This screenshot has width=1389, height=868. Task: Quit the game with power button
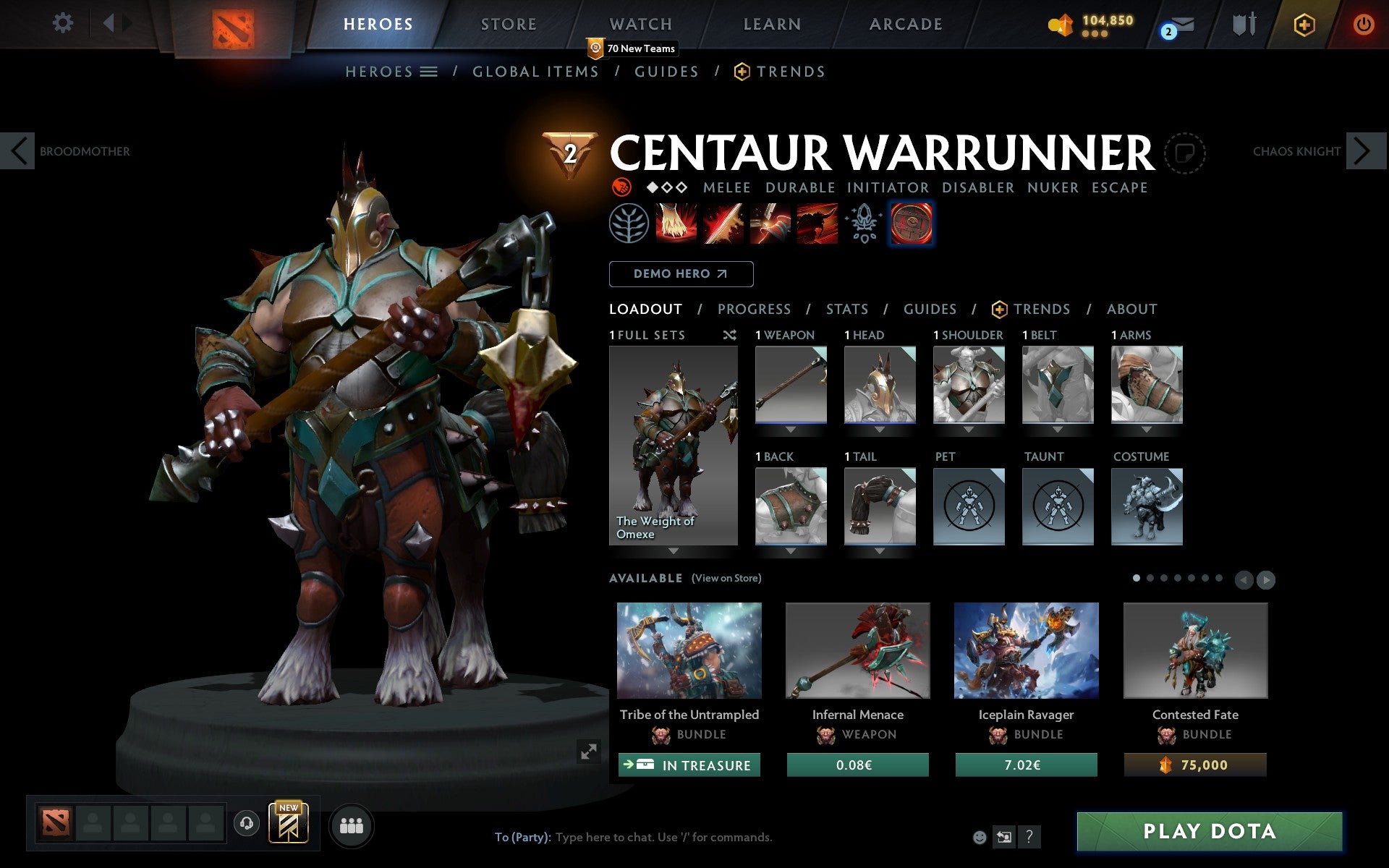click(1363, 25)
